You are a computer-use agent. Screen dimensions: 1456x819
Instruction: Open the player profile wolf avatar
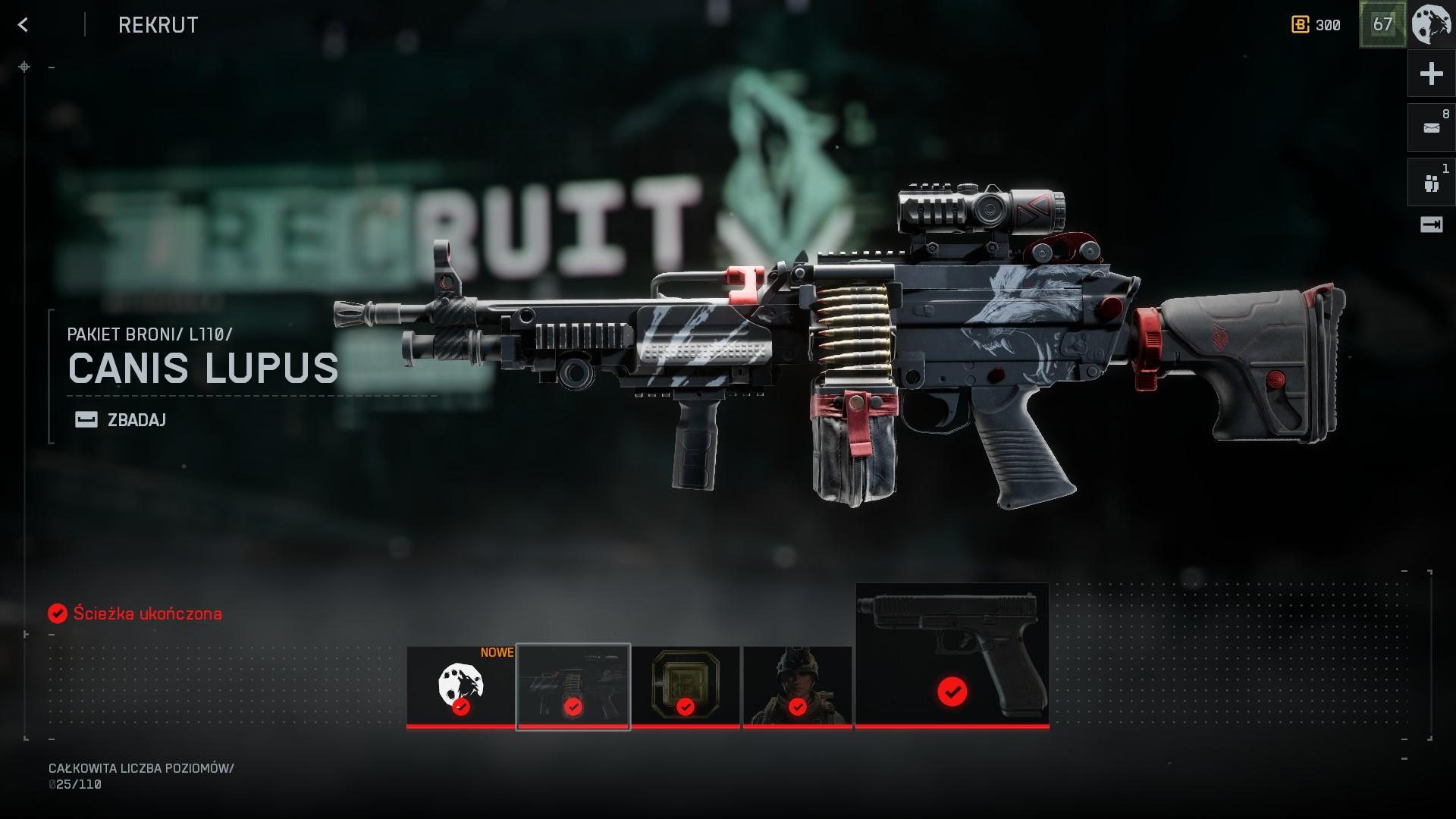pos(1431,25)
